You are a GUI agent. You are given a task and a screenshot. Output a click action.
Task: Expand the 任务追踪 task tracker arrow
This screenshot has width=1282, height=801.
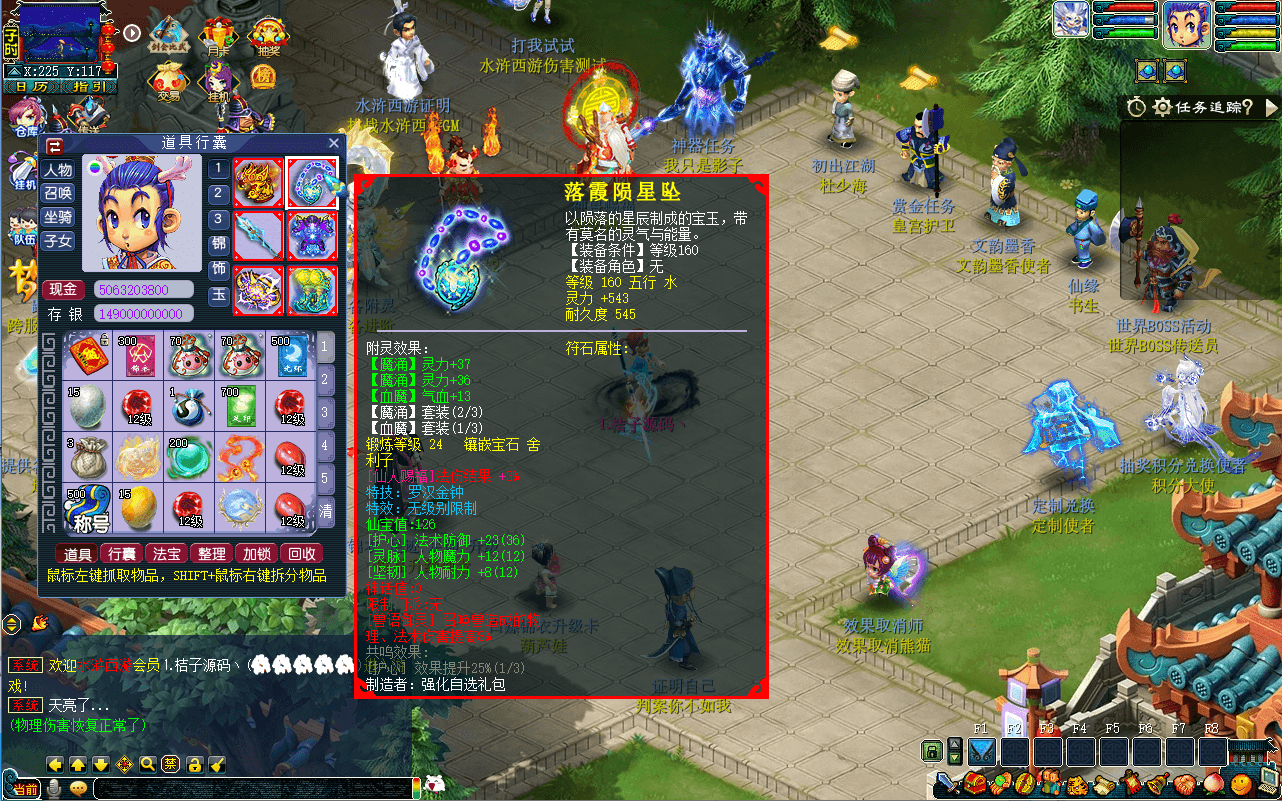point(1272,106)
